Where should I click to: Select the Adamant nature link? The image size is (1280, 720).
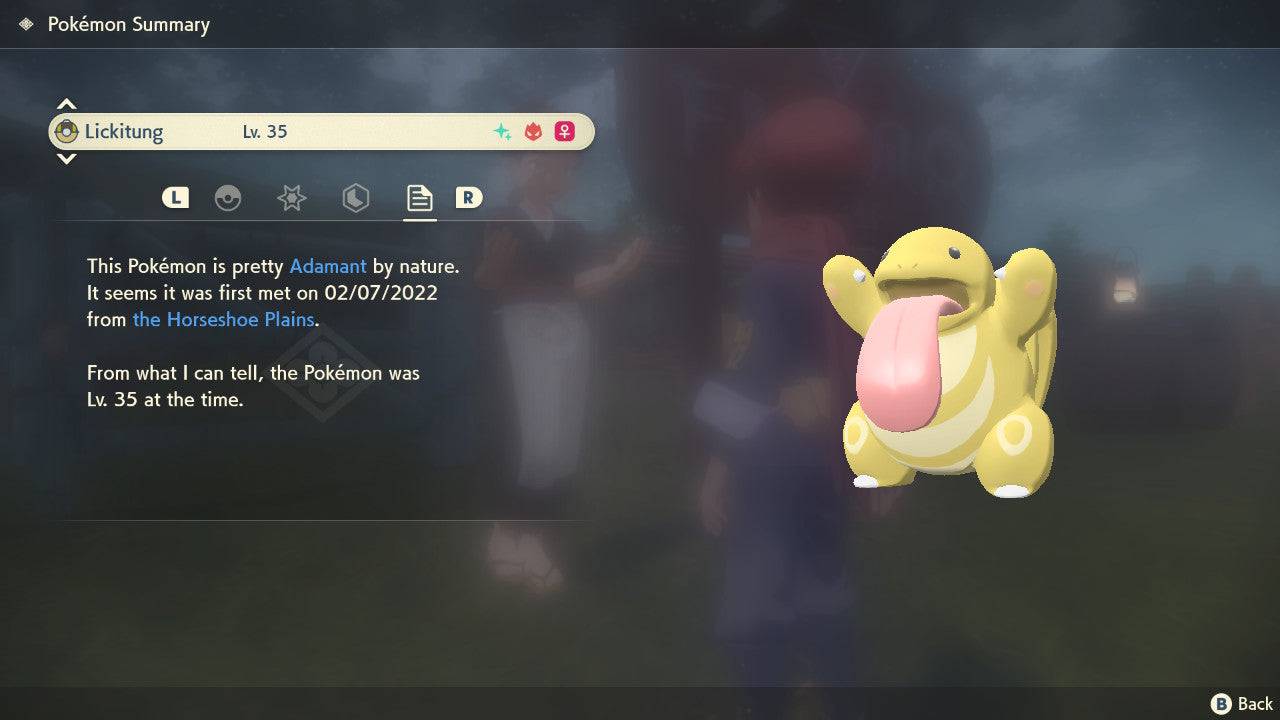pyautogui.click(x=326, y=266)
